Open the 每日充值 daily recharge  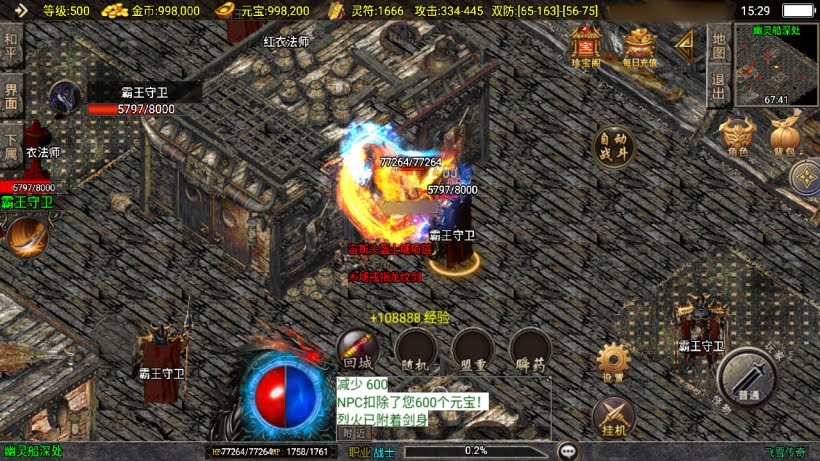pos(639,46)
